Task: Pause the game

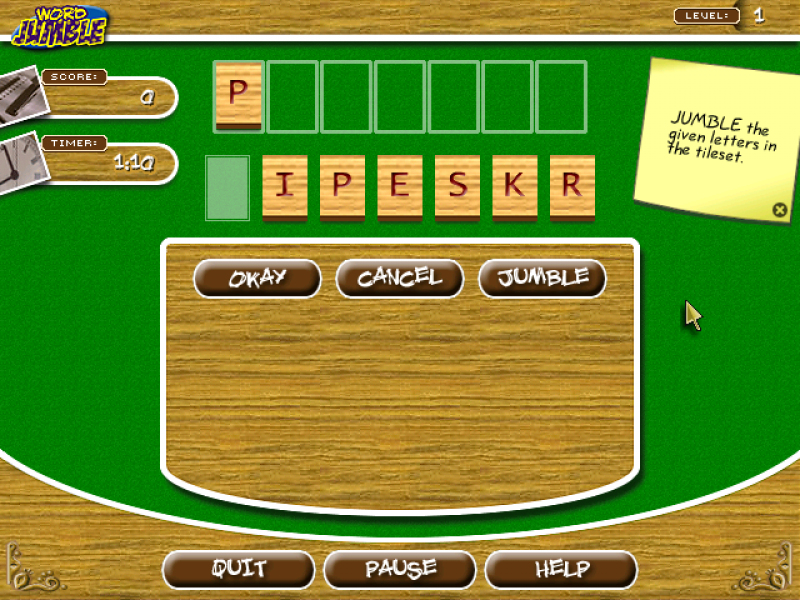Action: click(x=400, y=570)
